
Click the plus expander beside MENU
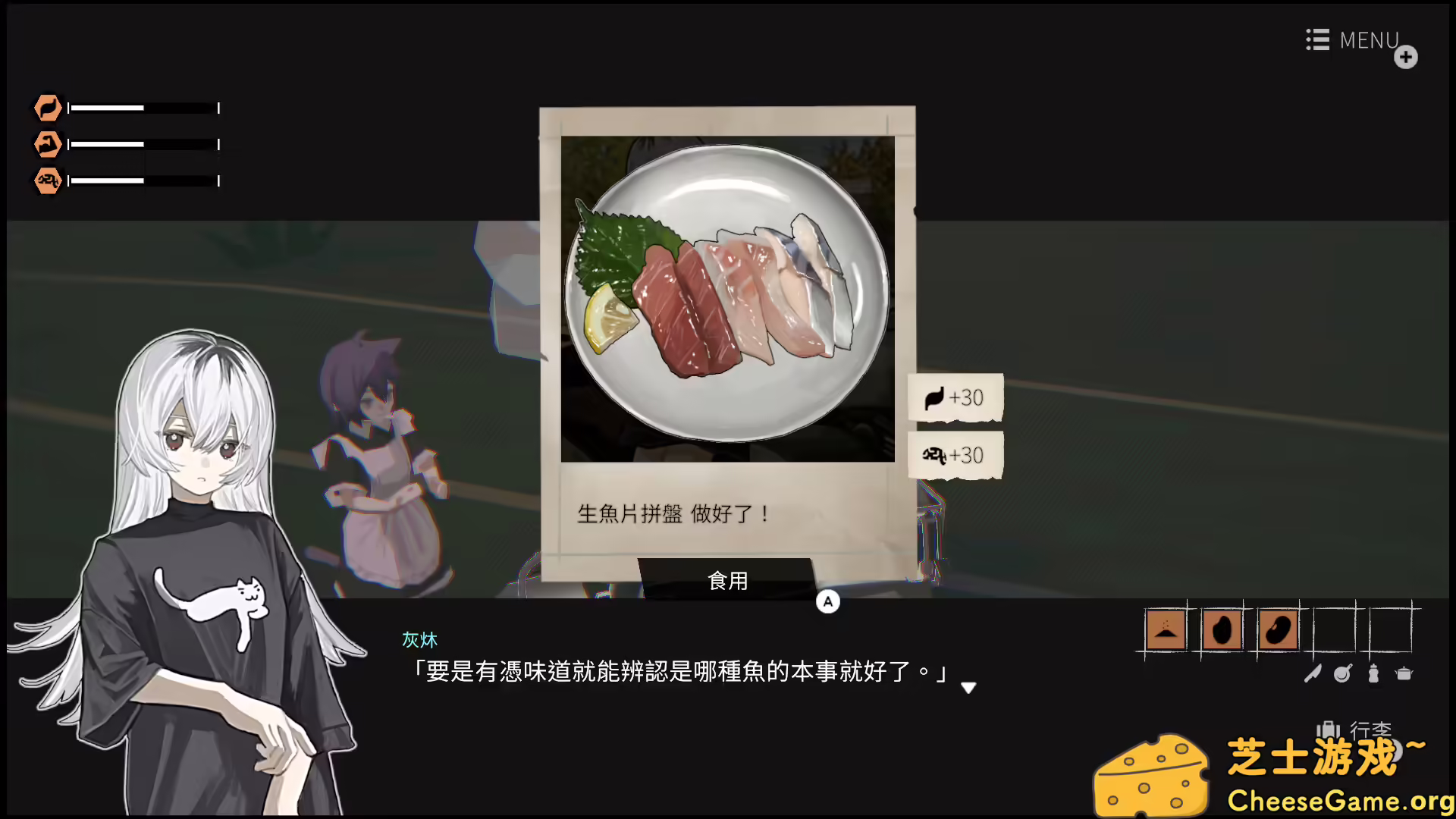[x=1407, y=57]
